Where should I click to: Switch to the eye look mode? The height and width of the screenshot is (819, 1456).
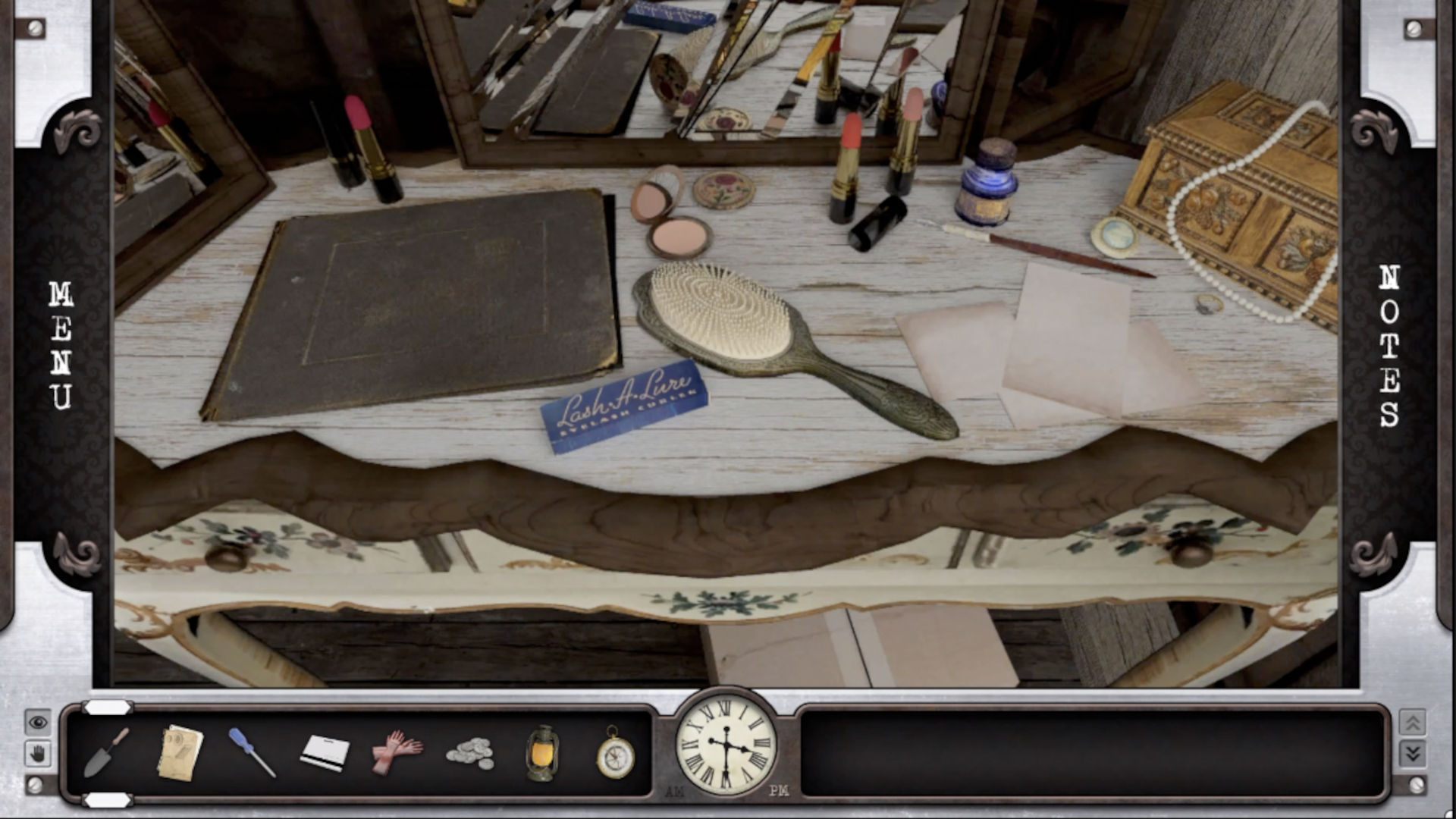point(38,722)
